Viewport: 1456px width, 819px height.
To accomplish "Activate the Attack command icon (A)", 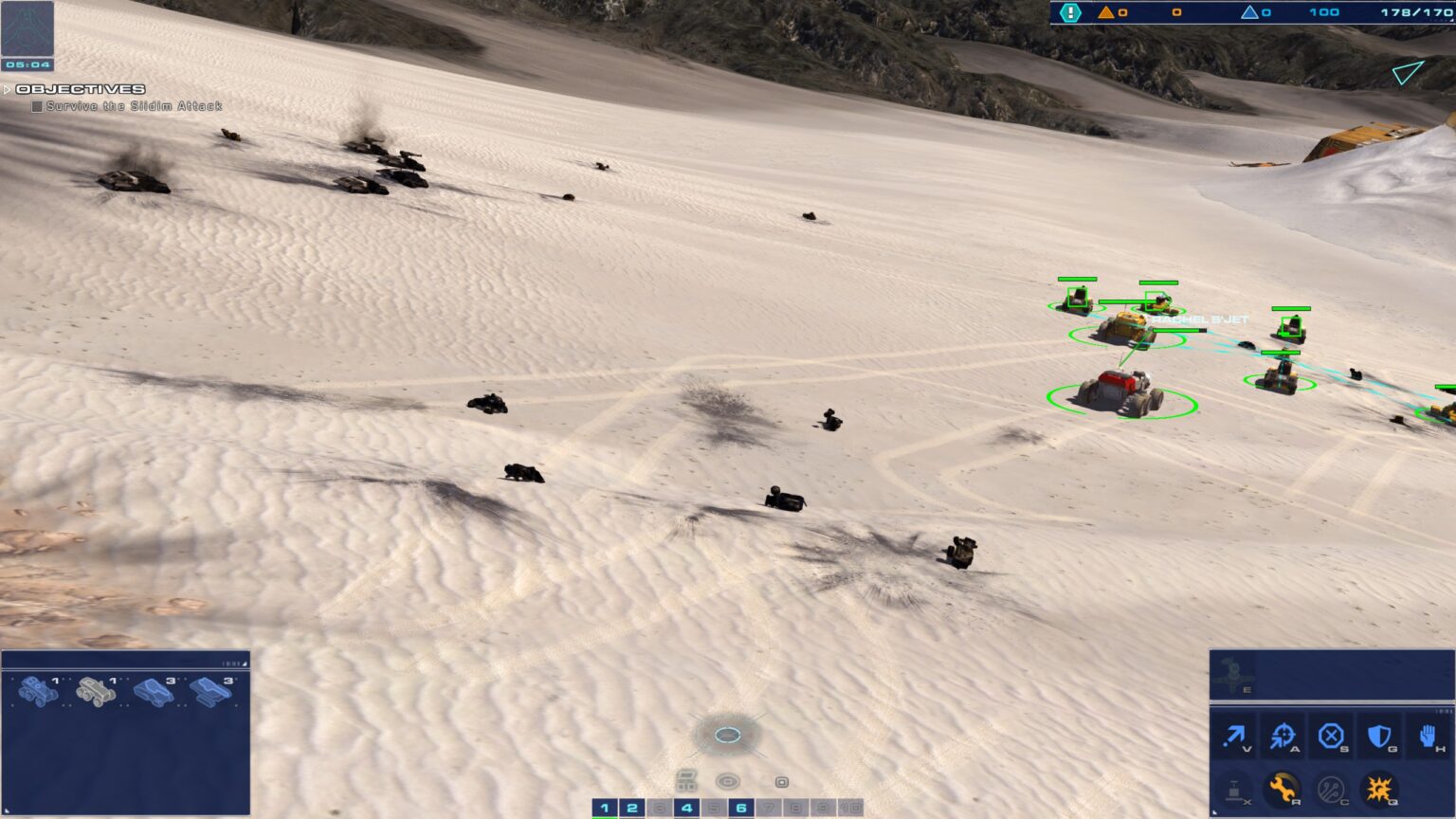I will (1283, 736).
